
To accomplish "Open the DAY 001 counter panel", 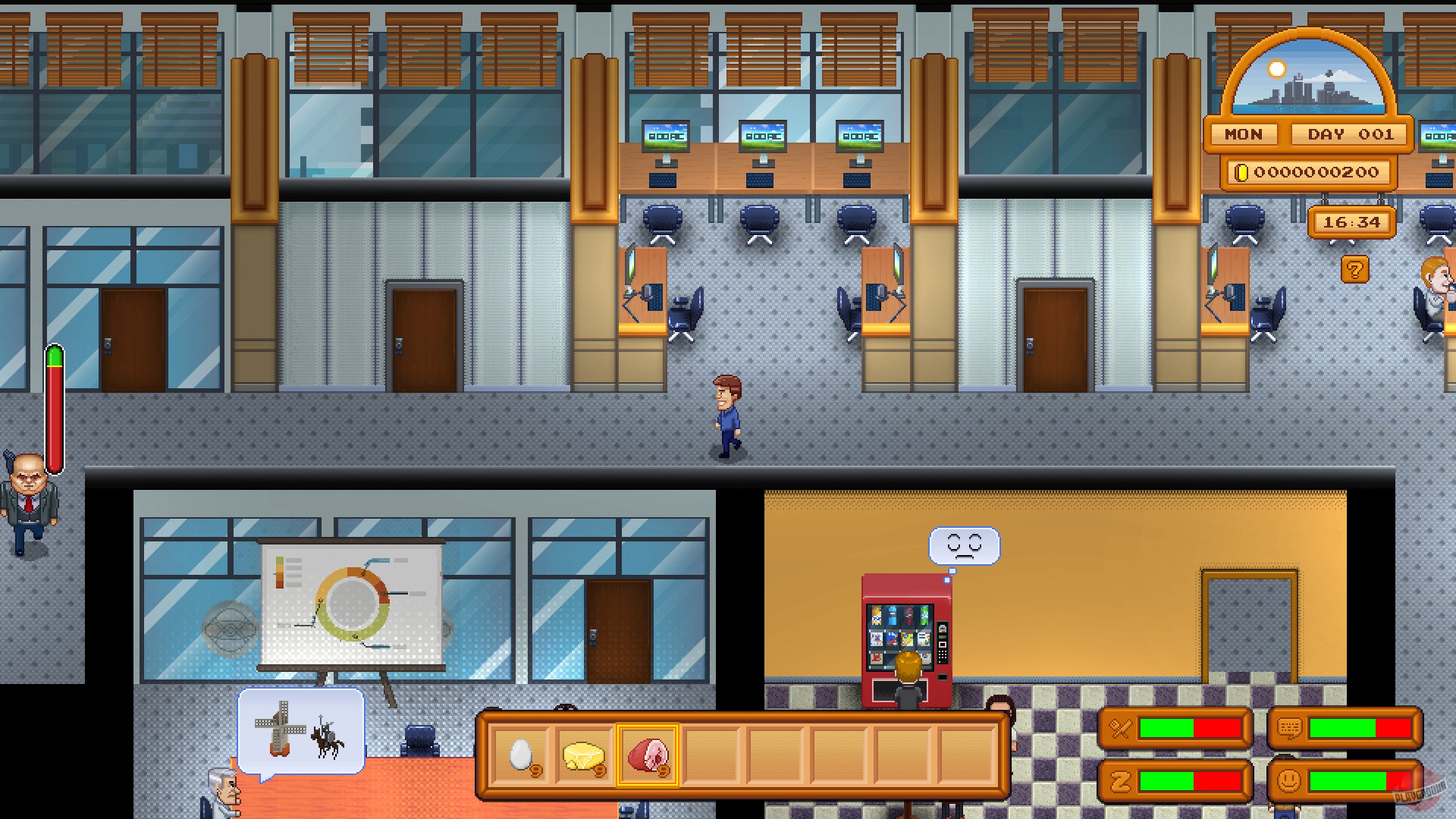I will point(1349,134).
